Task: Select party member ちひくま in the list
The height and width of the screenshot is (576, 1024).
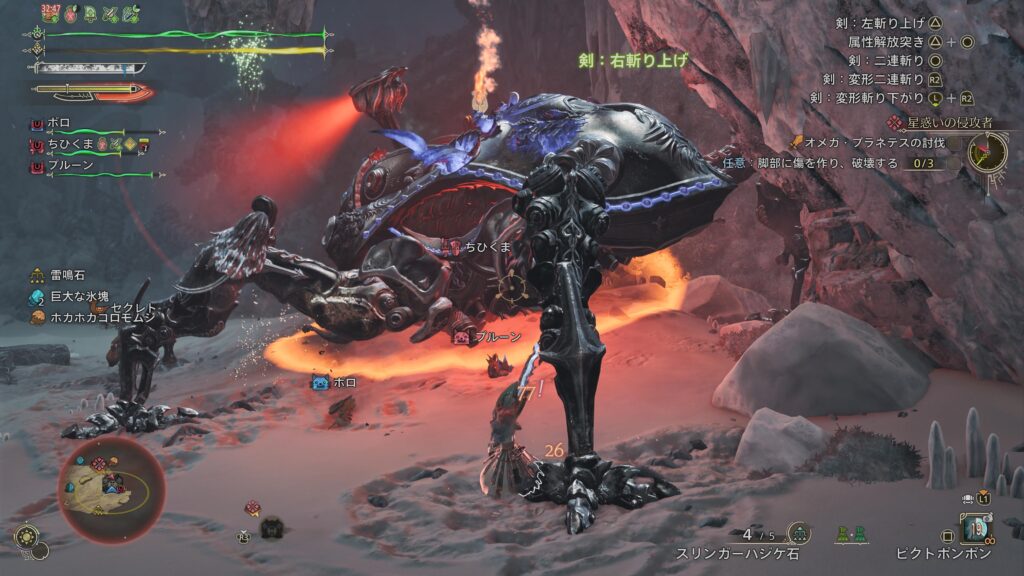Action: tap(62, 145)
